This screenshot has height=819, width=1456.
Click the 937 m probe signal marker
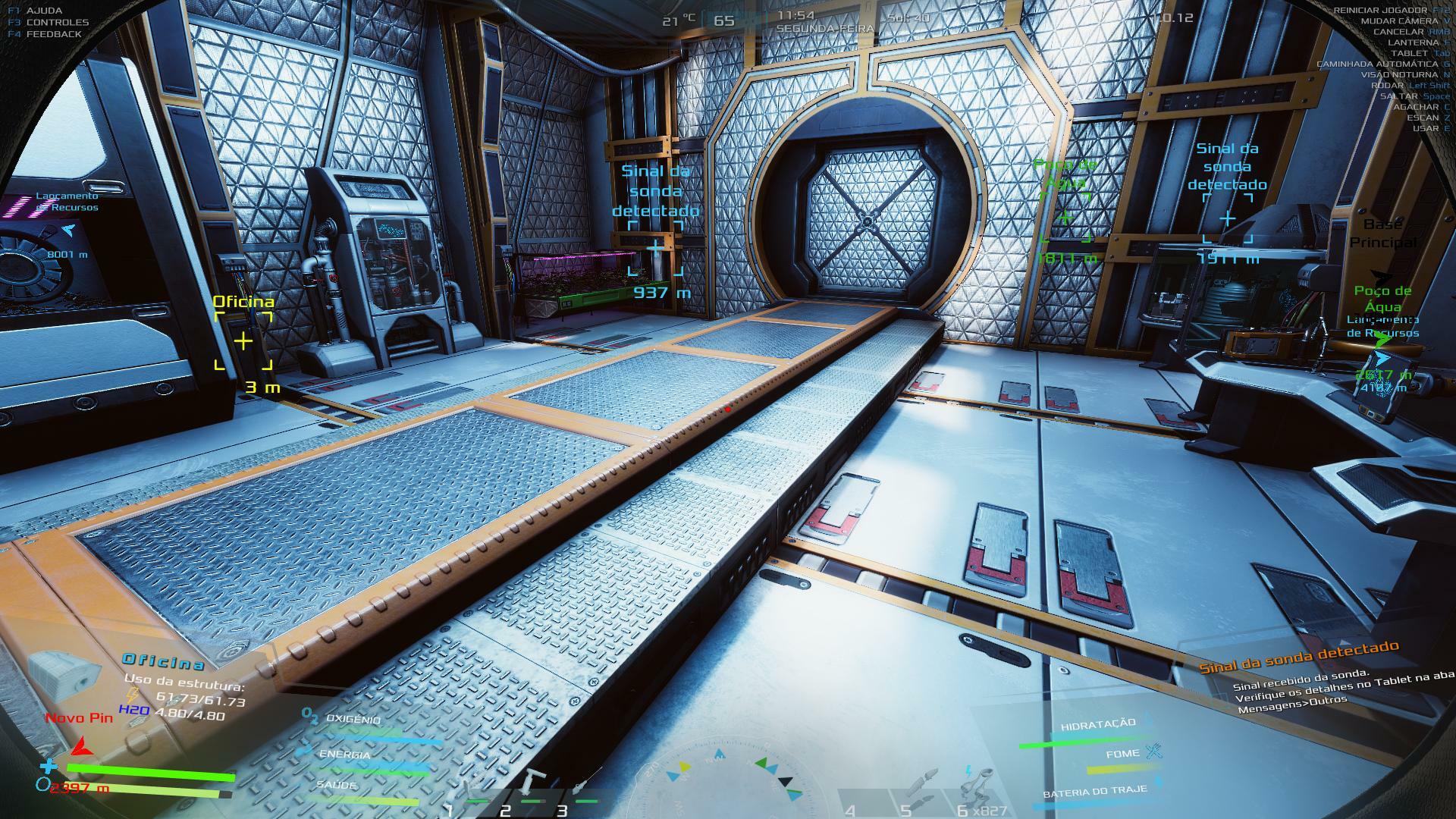click(655, 248)
